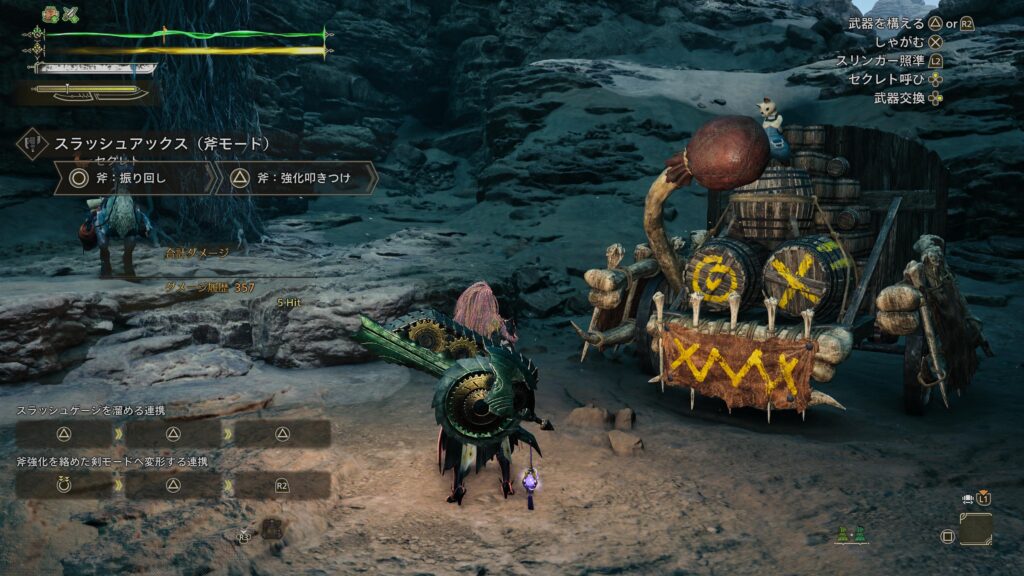Open the white item bar icon
Screen dimensions: 1024x576
point(967,498)
